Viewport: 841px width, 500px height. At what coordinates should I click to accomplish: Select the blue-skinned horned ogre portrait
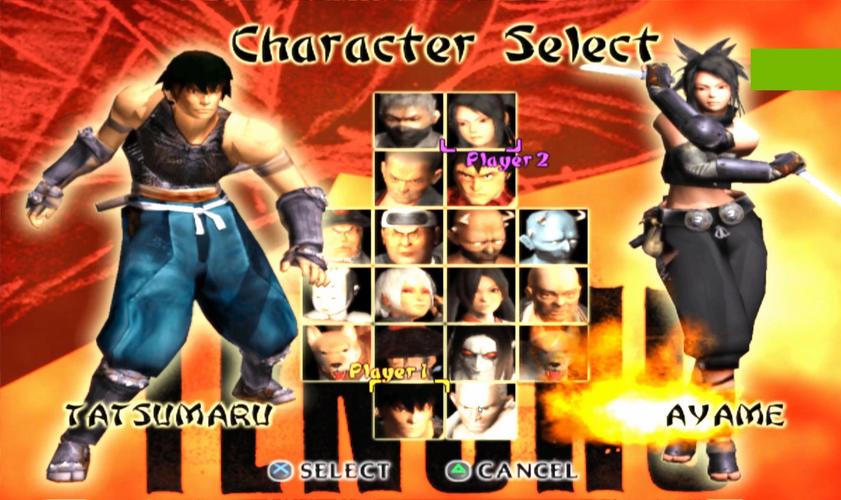[x=552, y=237]
